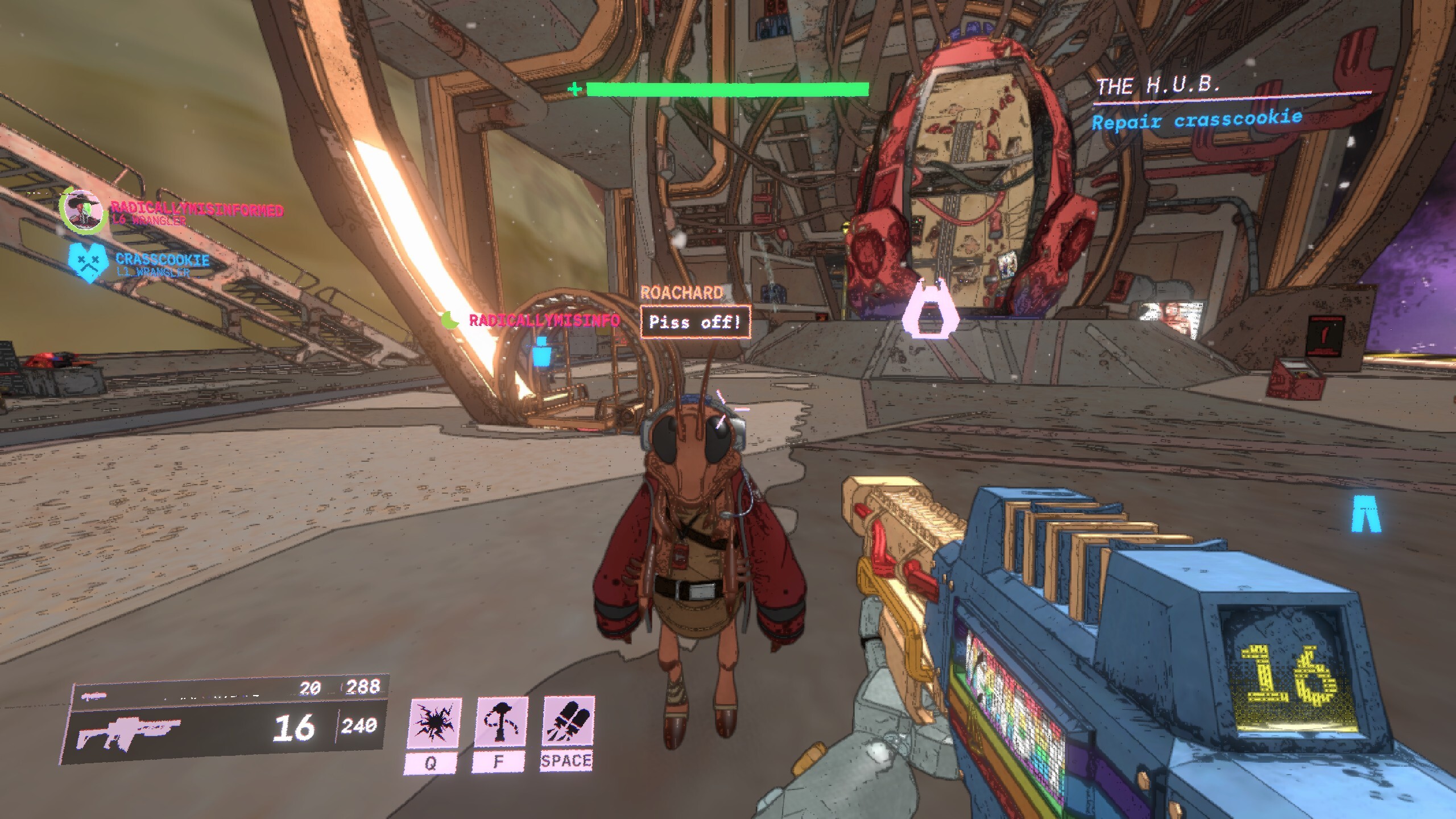Use the mushroom cloud ability icon
1456x819 pixels.
pyautogui.click(x=501, y=722)
